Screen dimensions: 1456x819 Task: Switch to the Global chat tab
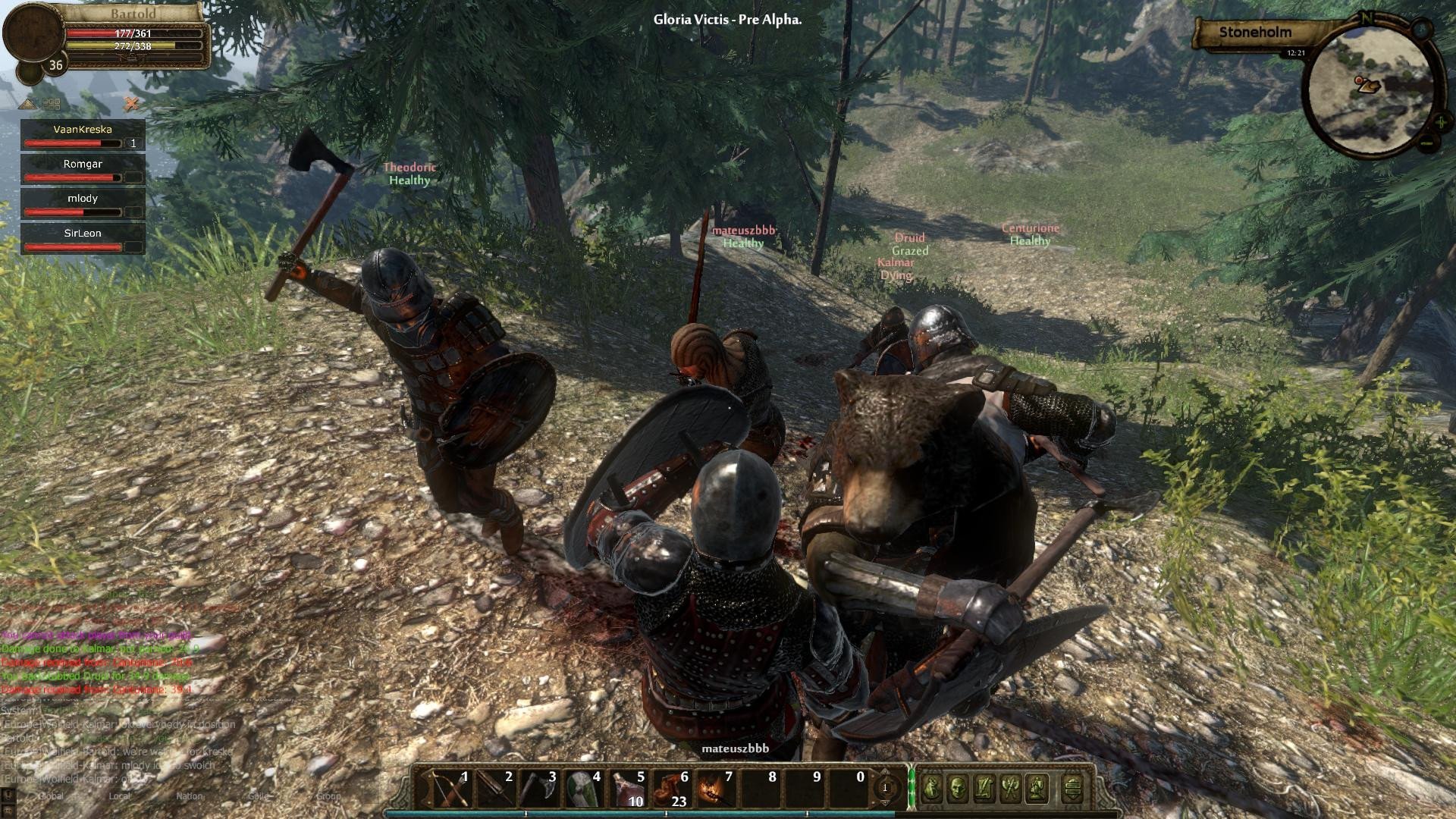coord(51,796)
